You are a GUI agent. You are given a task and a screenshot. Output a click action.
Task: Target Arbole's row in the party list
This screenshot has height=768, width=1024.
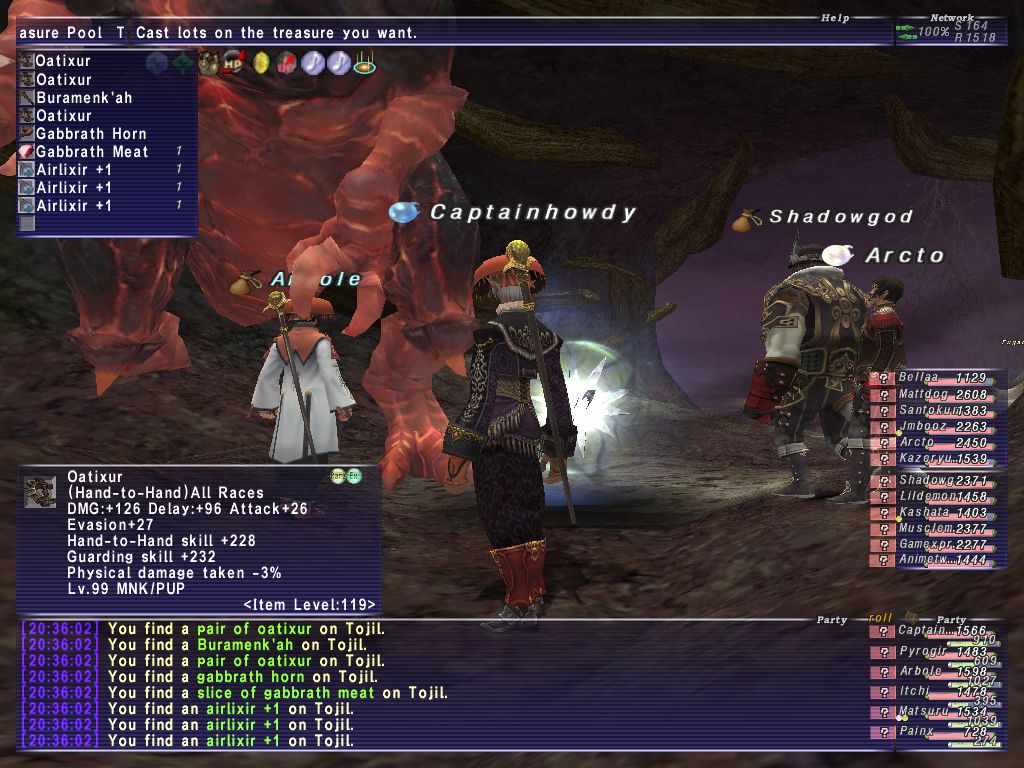point(935,672)
